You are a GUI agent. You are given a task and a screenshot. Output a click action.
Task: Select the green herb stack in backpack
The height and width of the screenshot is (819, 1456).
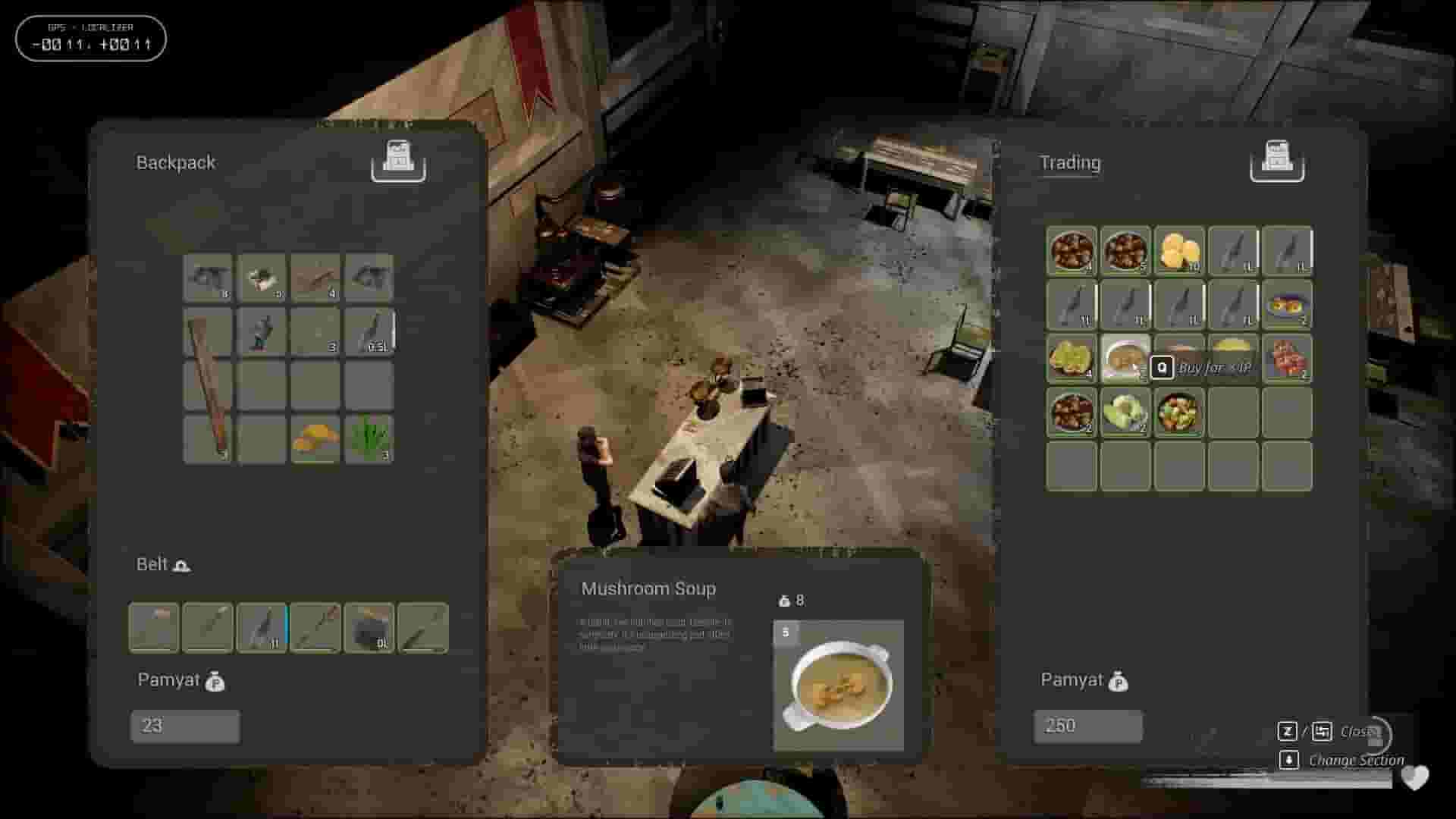click(370, 438)
